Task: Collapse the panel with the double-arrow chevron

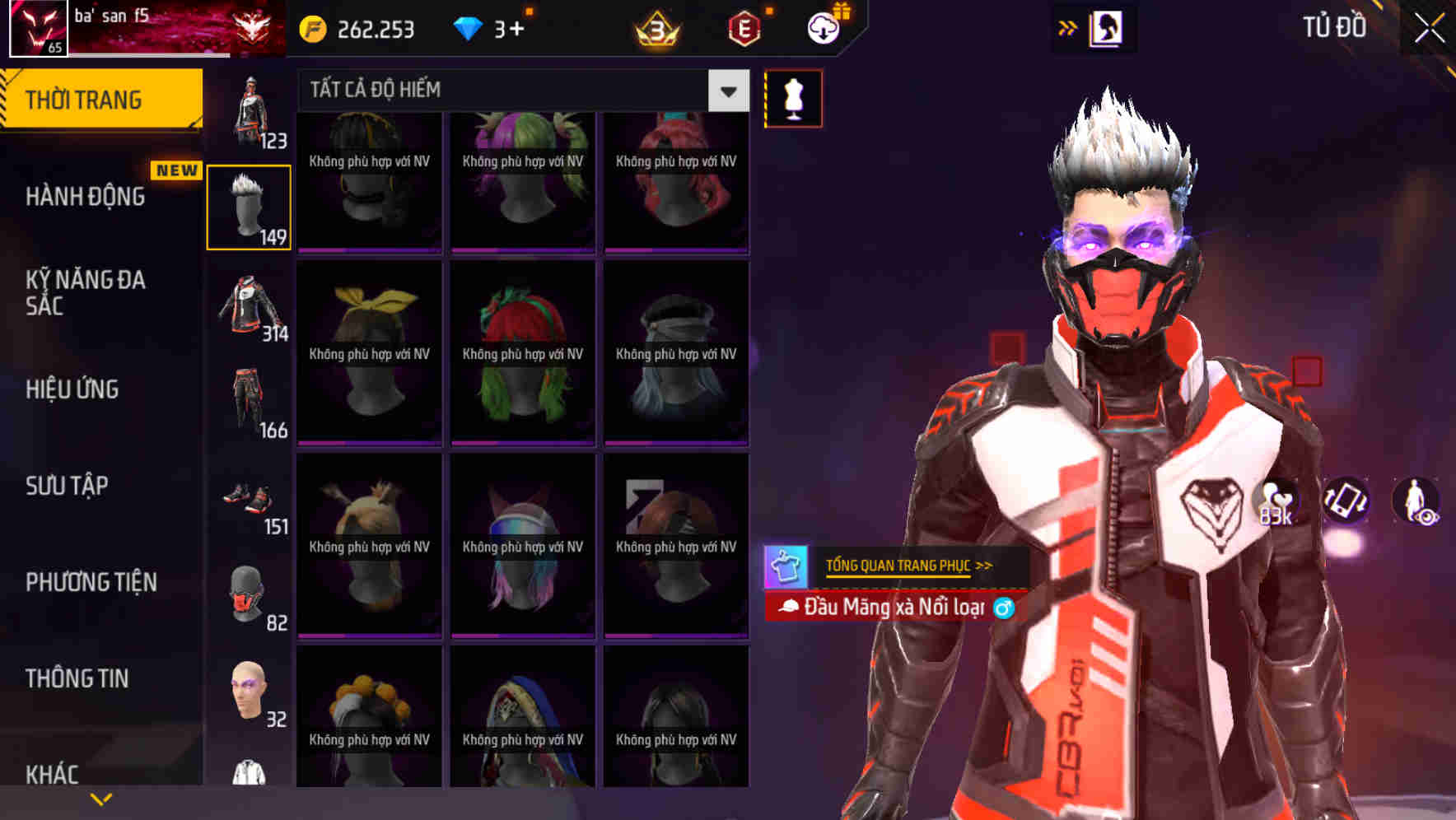Action: pos(1068,27)
